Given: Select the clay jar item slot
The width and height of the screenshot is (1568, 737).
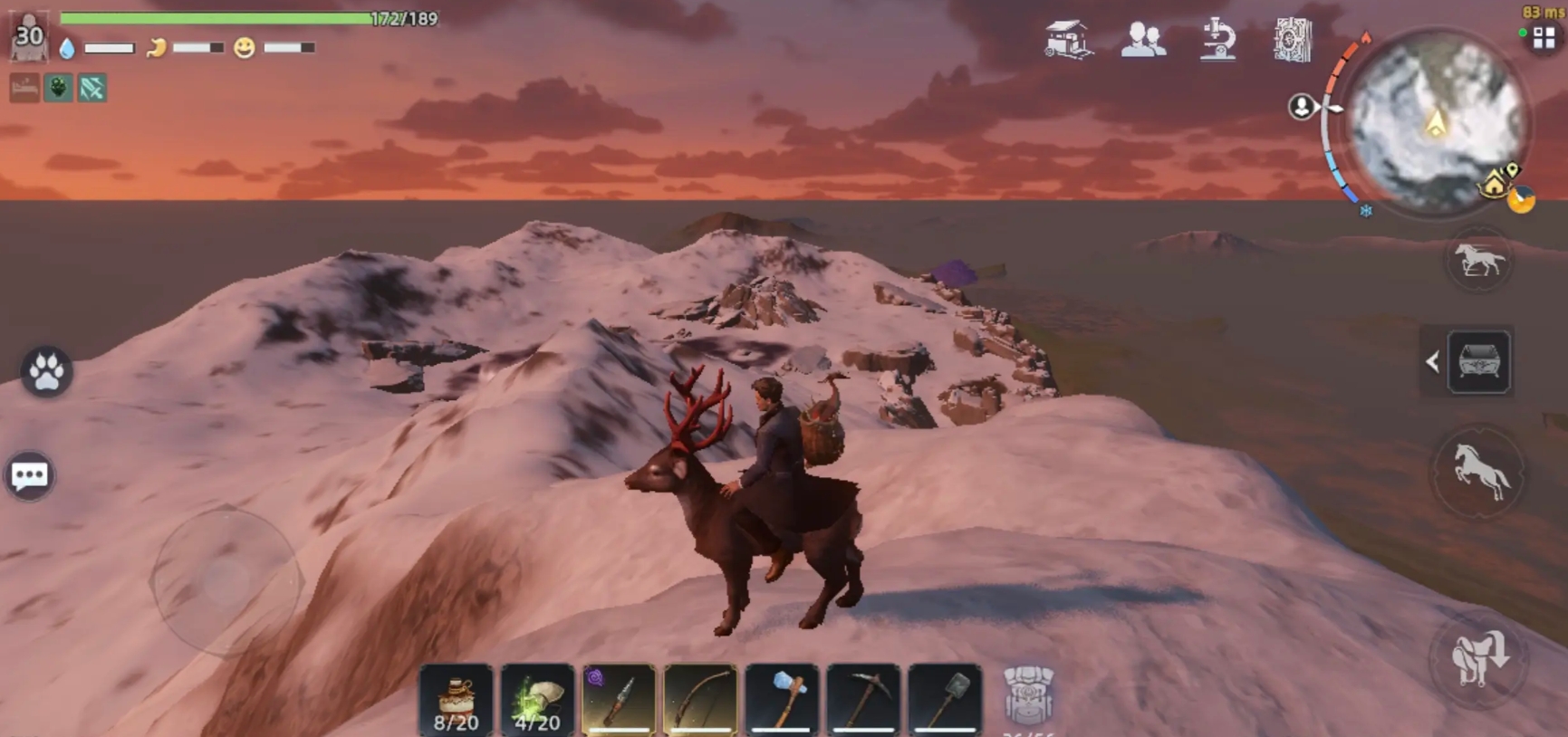Looking at the screenshot, I should (456, 700).
